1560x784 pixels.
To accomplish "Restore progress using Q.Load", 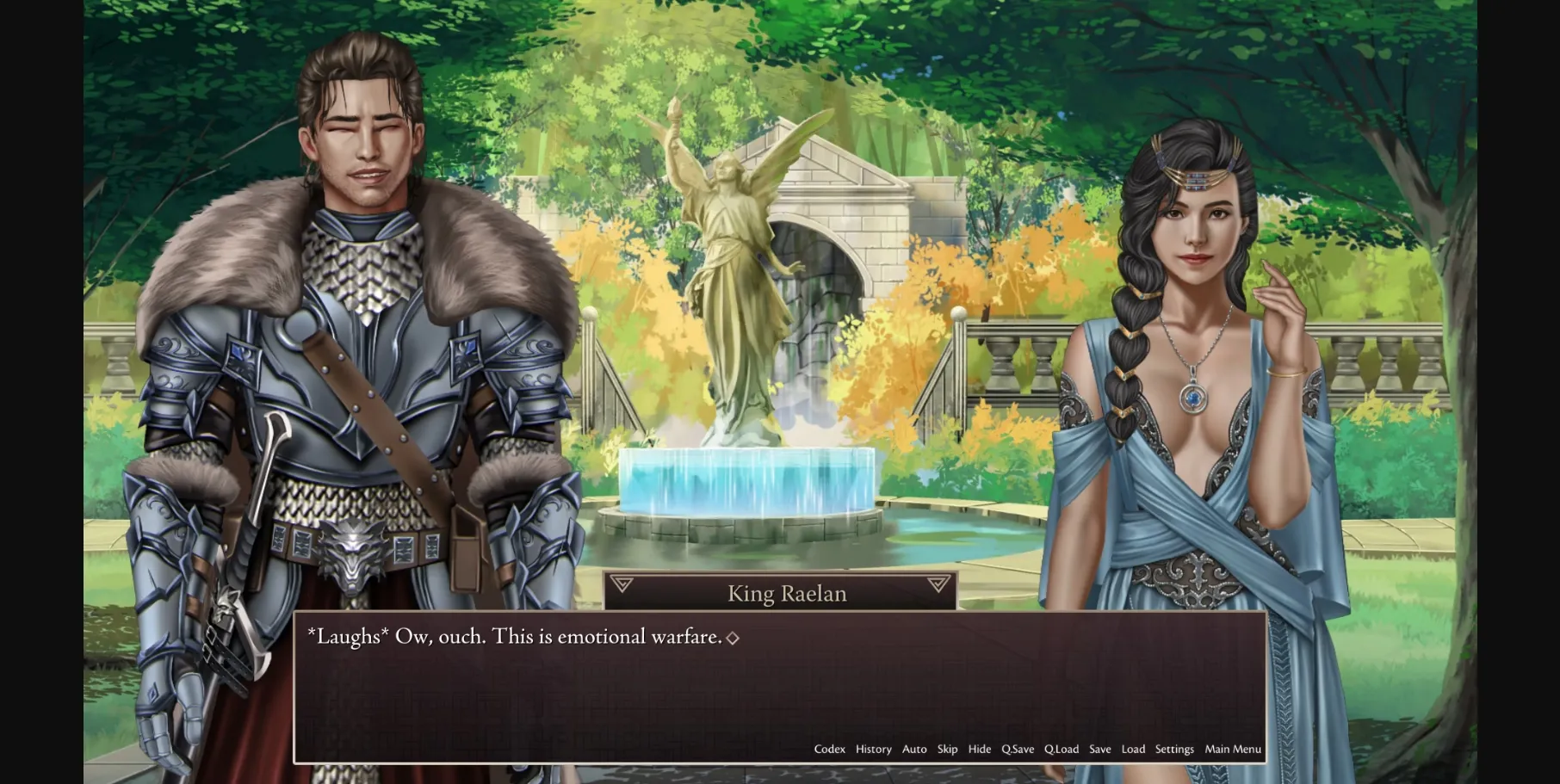I will click(1062, 749).
